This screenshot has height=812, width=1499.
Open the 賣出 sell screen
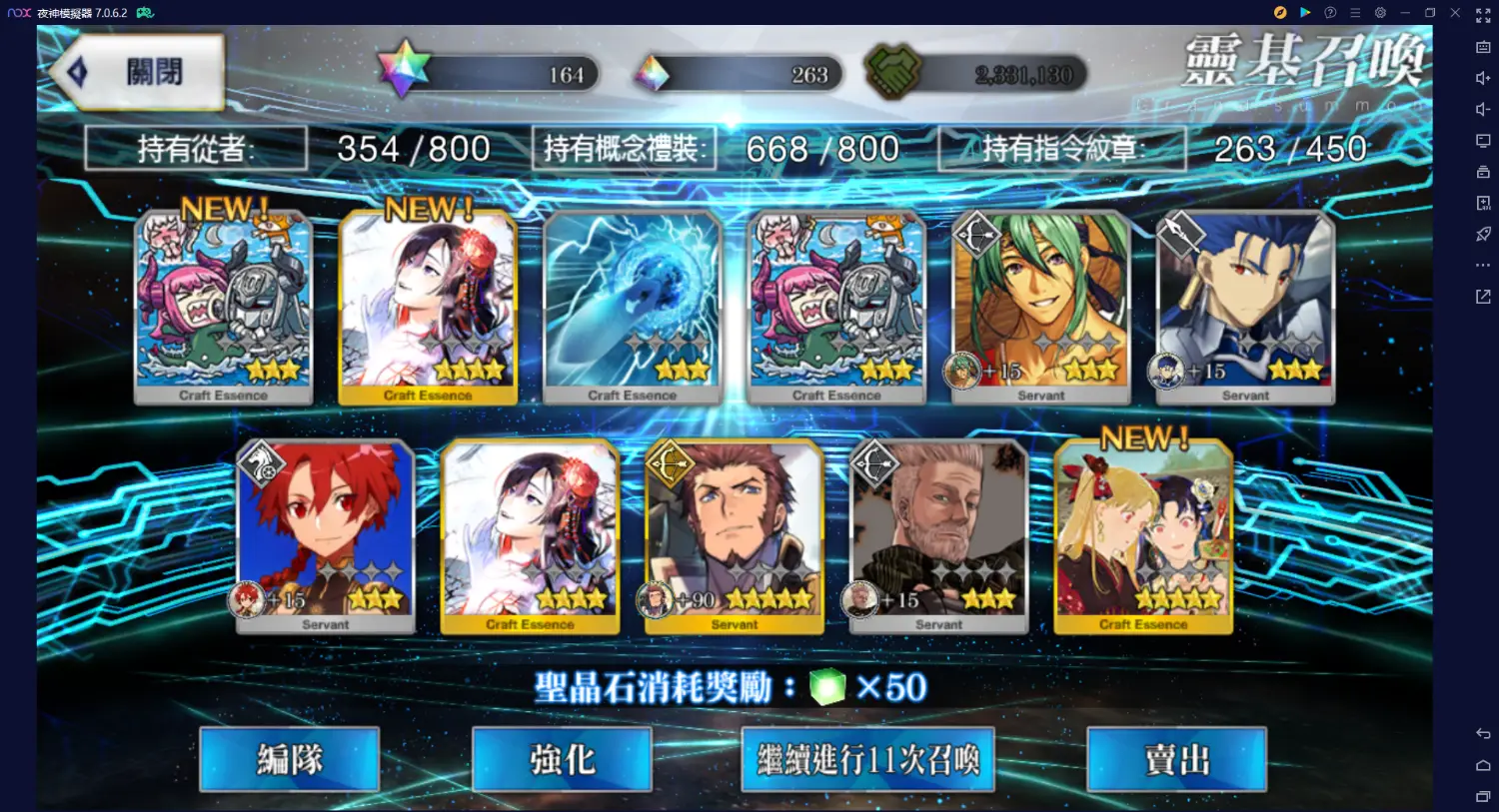pyautogui.click(x=1176, y=760)
